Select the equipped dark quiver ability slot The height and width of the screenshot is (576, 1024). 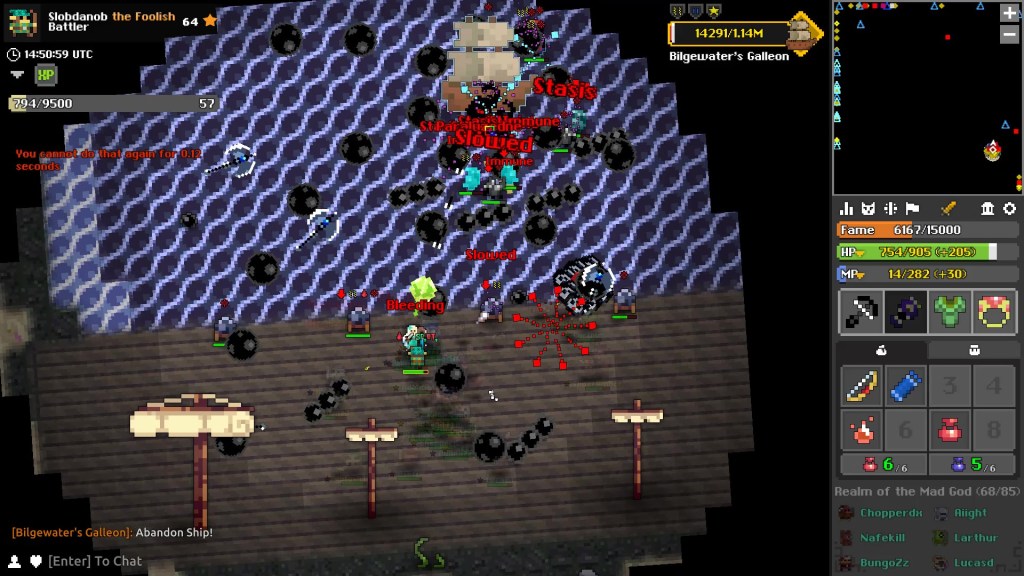905,313
